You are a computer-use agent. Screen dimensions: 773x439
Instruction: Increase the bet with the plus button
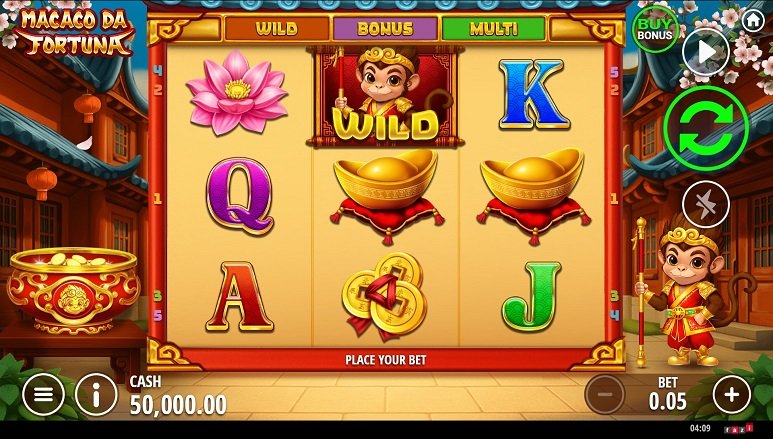click(x=731, y=395)
